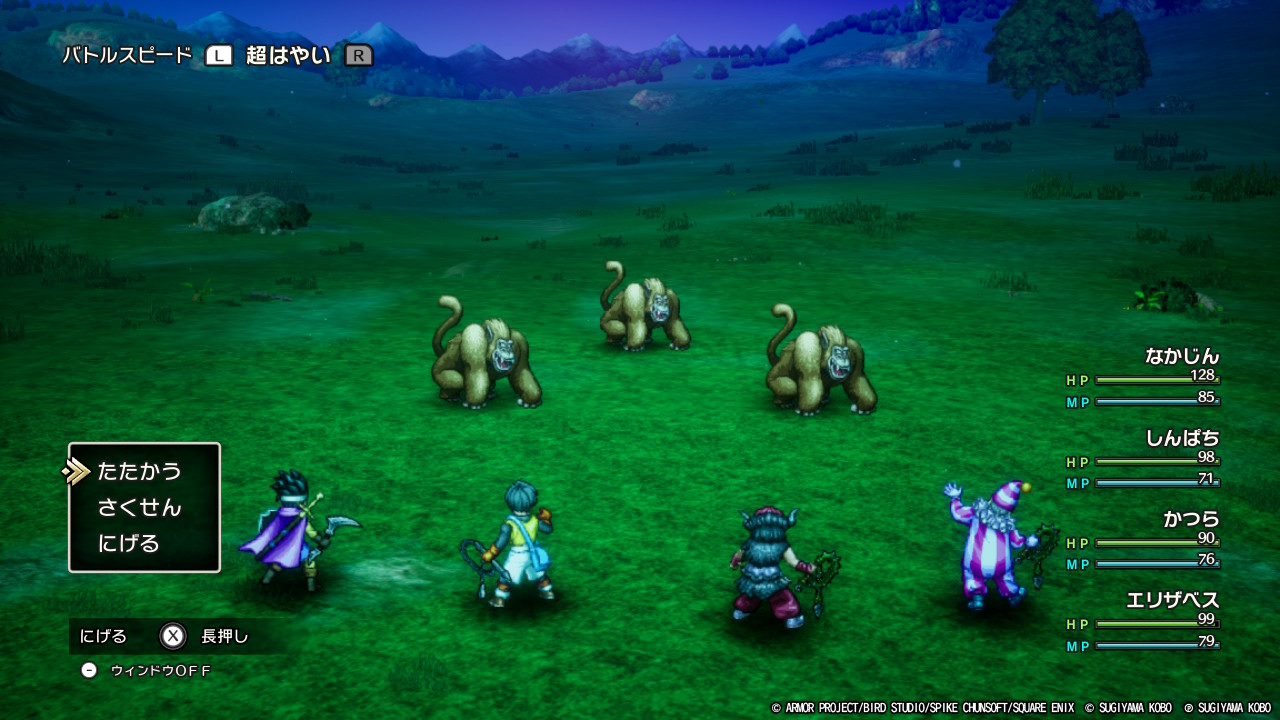Open the さくせん tactics option
The width and height of the screenshot is (1280, 720).
[x=140, y=507]
